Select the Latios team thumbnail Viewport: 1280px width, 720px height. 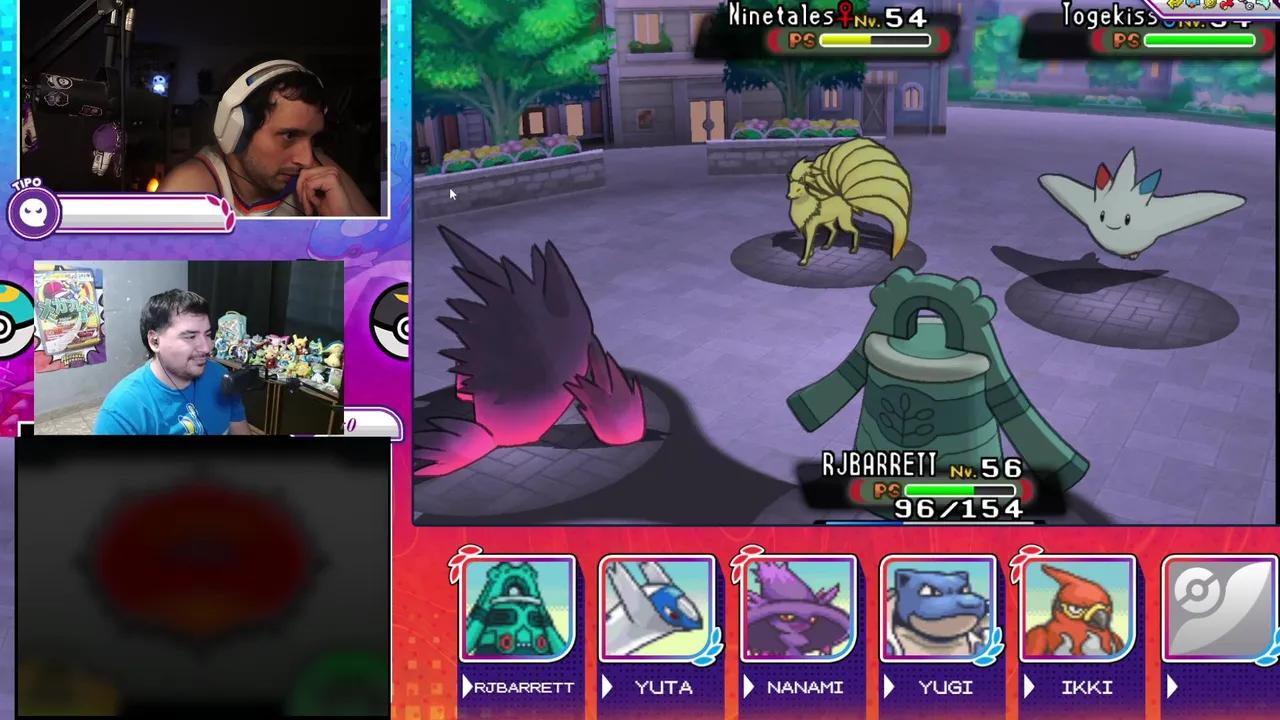pyautogui.click(x=657, y=610)
